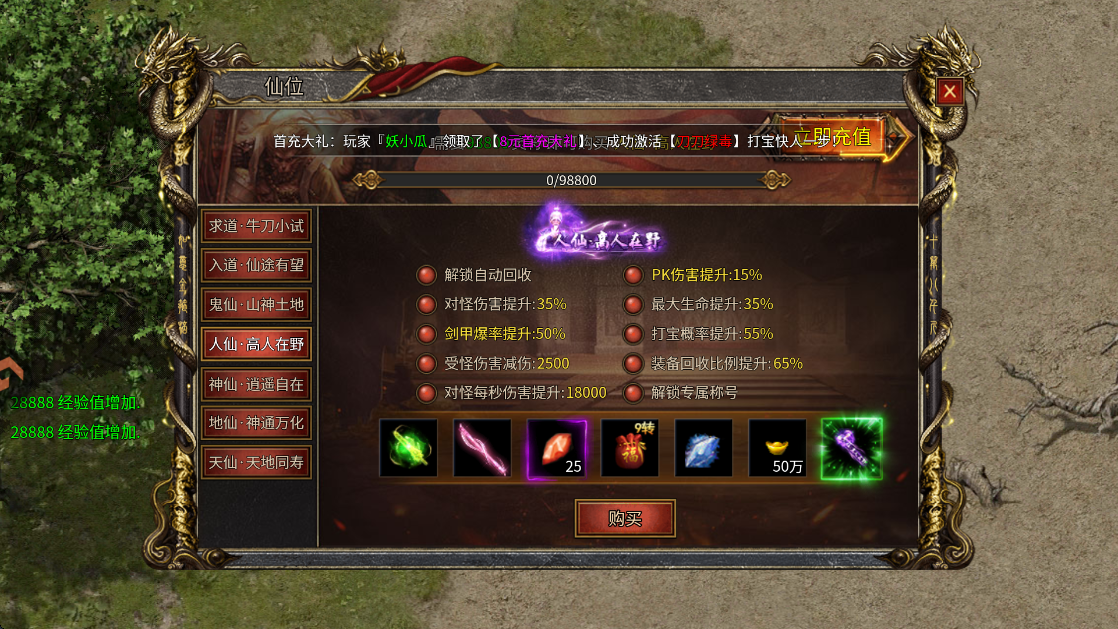Screen dimensions: 1118x629
Task: Select the 天仙·天地同寿 tab
Action: (256, 462)
